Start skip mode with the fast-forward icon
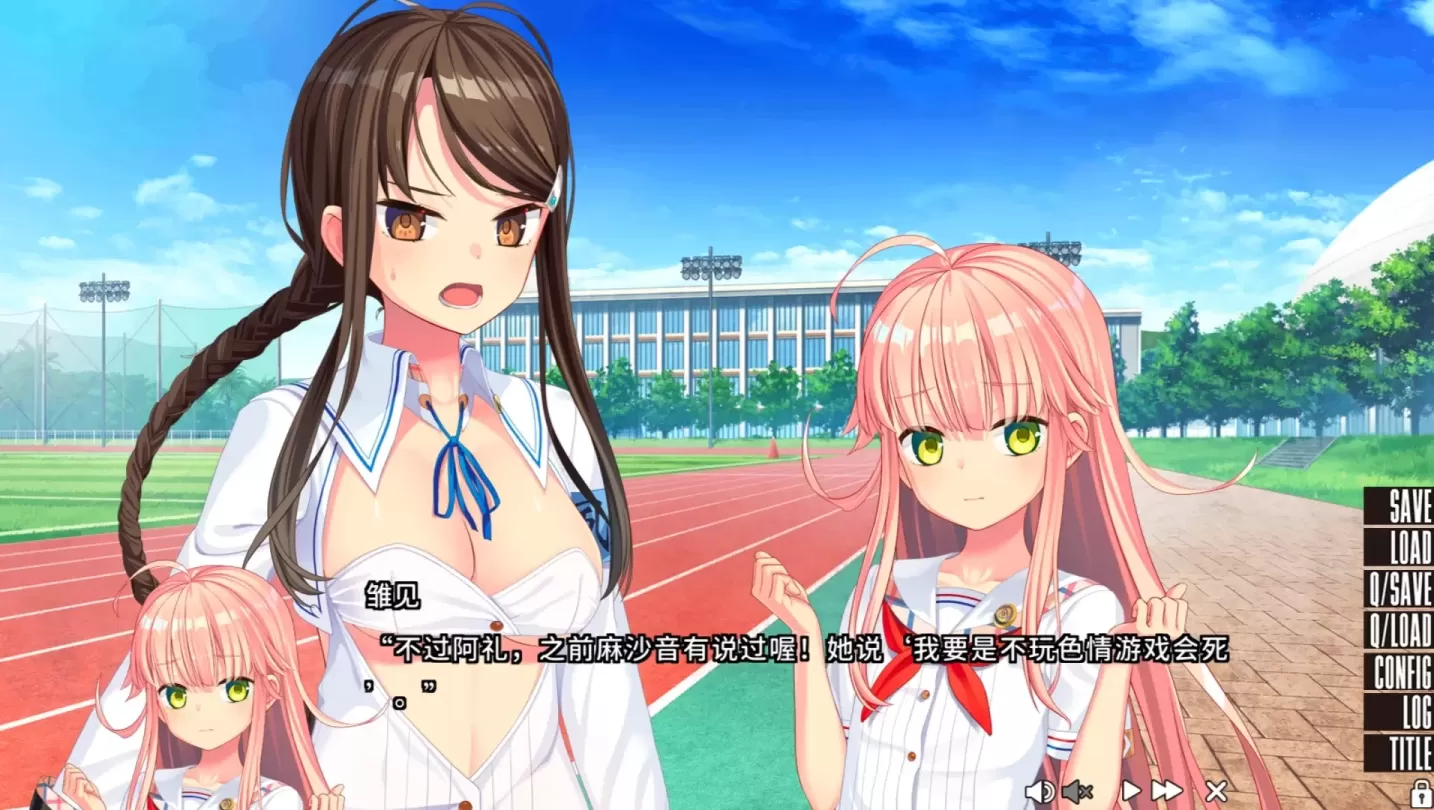1434x810 pixels. pyautogui.click(x=1165, y=790)
